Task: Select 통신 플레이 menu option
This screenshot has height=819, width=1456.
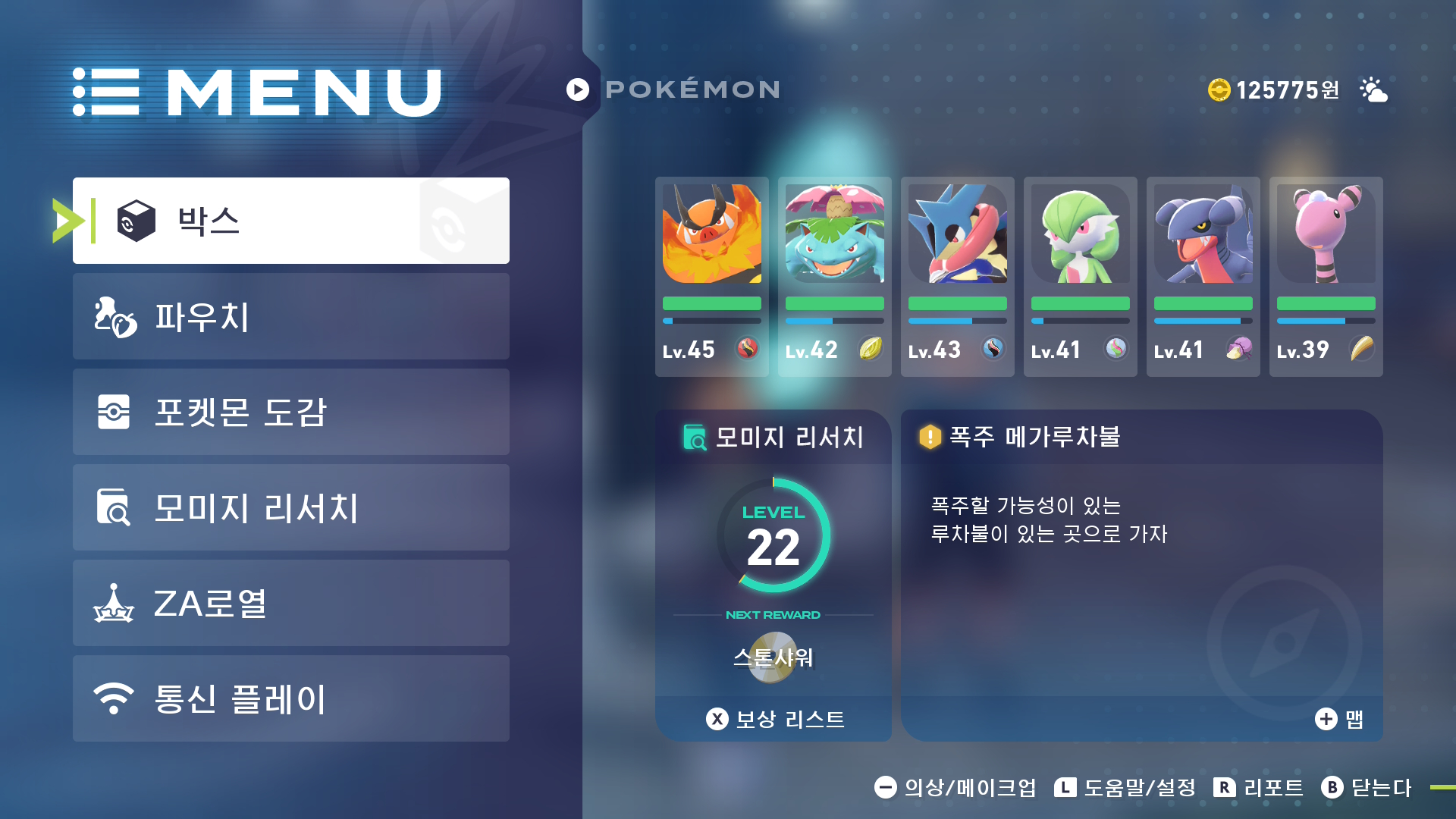Action: click(x=291, y=698)
